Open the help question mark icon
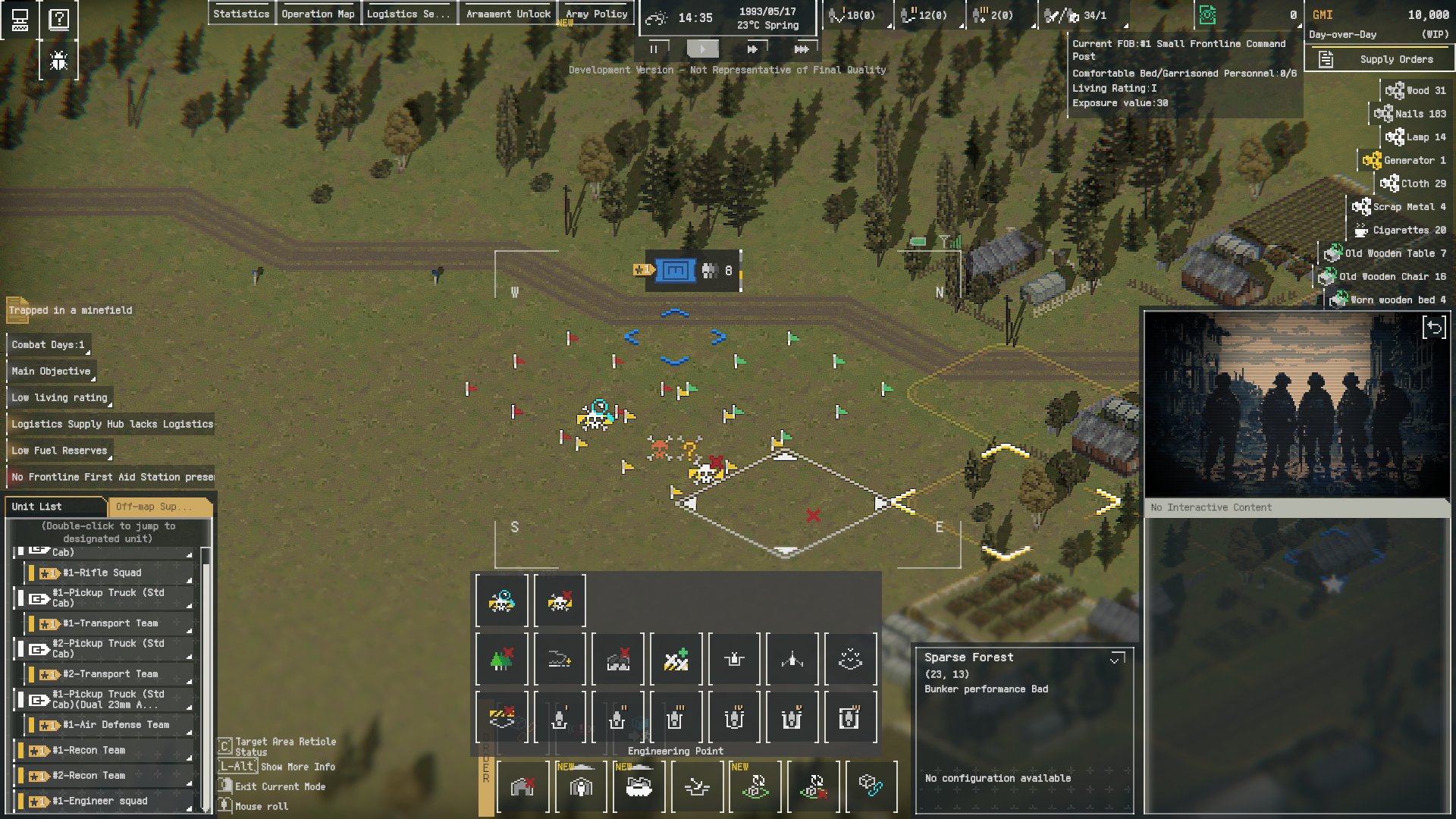 click(x=58, y=20)
